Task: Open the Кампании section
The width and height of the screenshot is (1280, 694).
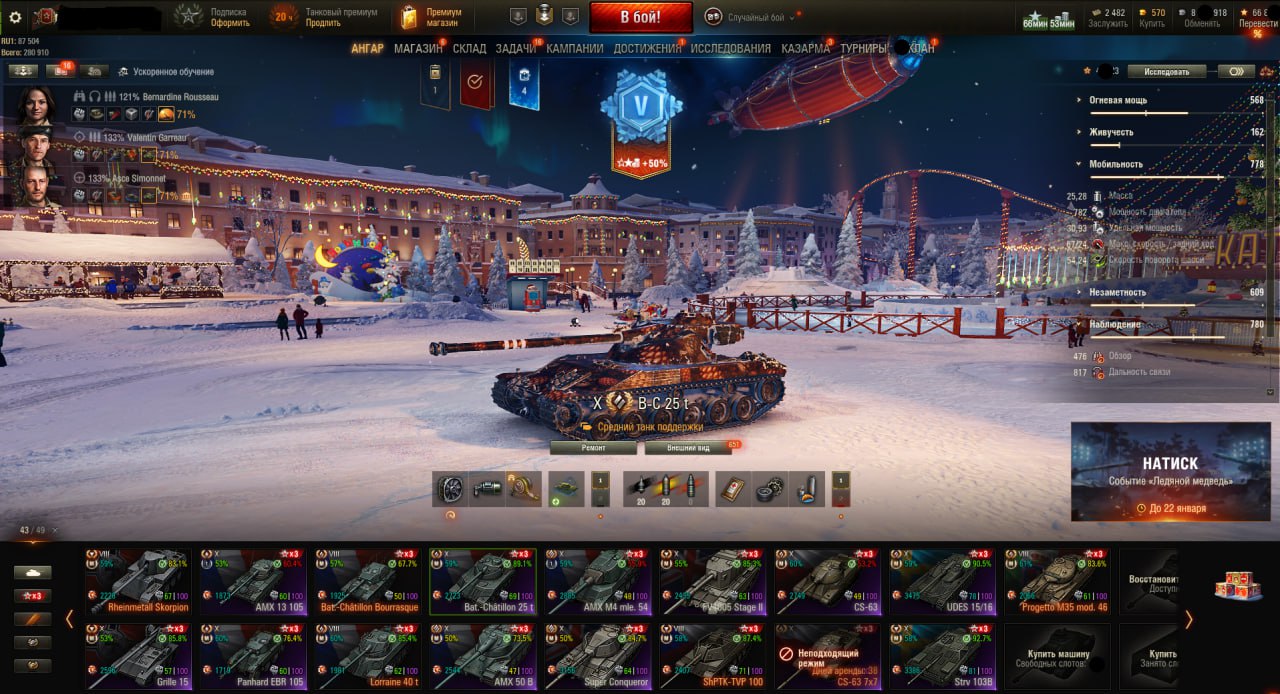Action: coord(574,48)
